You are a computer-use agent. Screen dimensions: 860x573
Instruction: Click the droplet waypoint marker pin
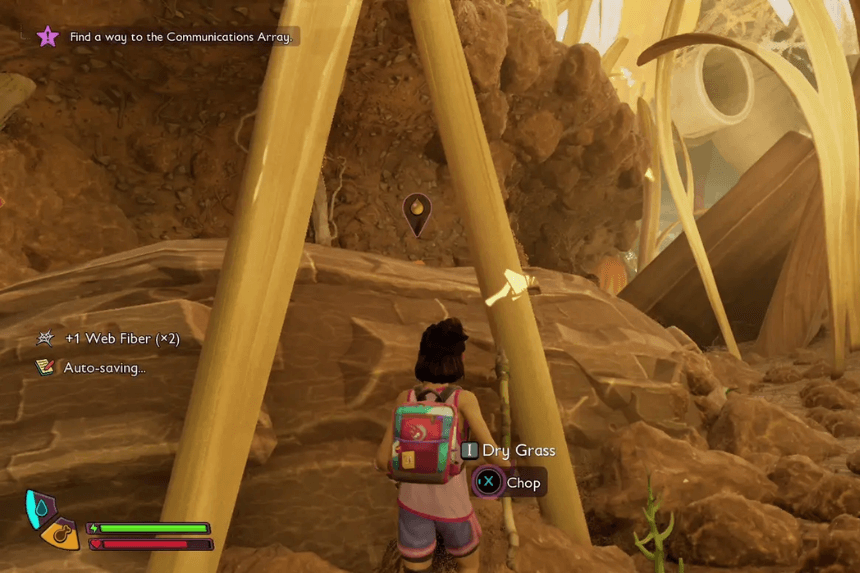pyautogui.click(x=416, y=212)
